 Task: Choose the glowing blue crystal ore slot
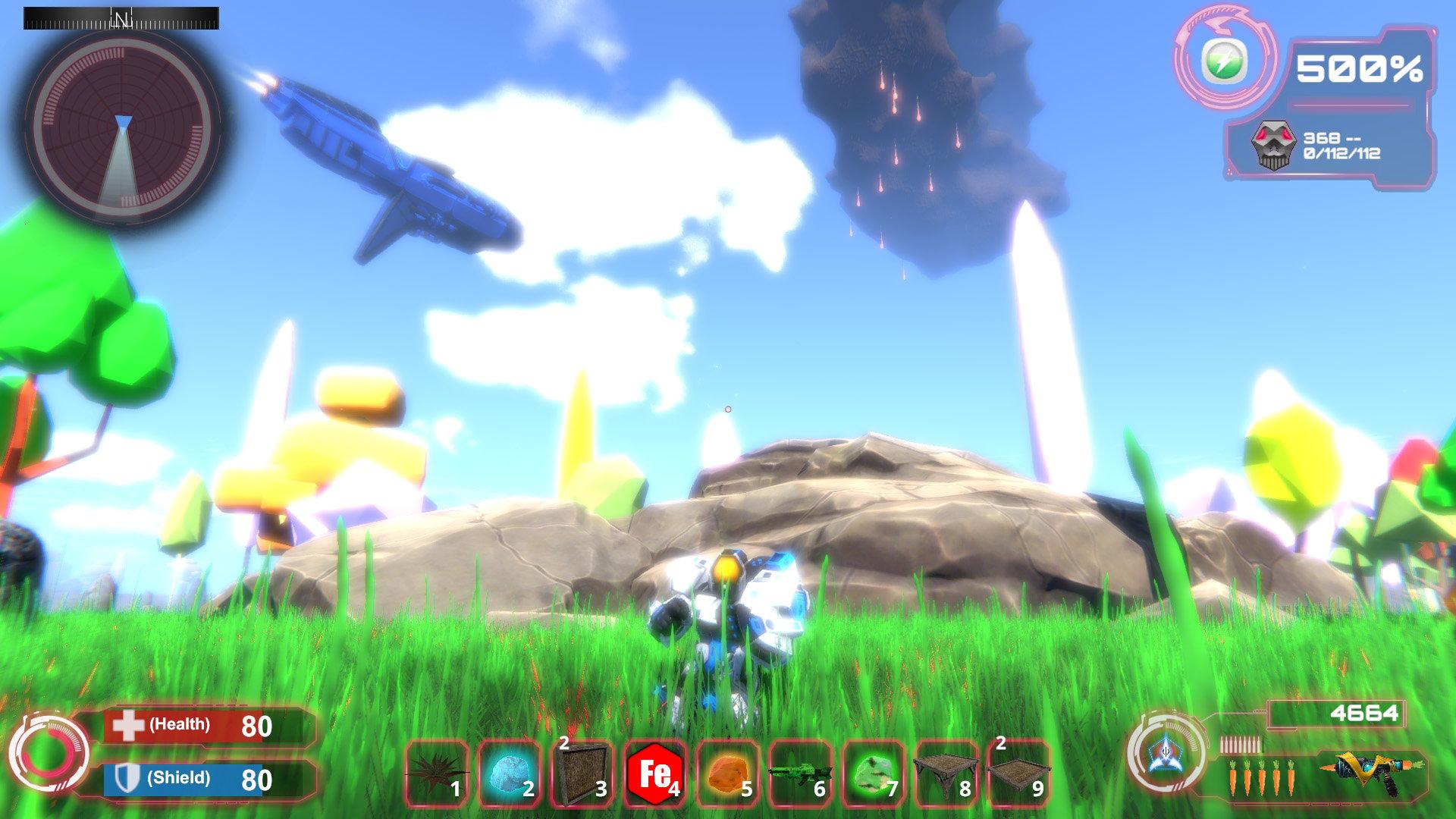click(x=509, y=773)
